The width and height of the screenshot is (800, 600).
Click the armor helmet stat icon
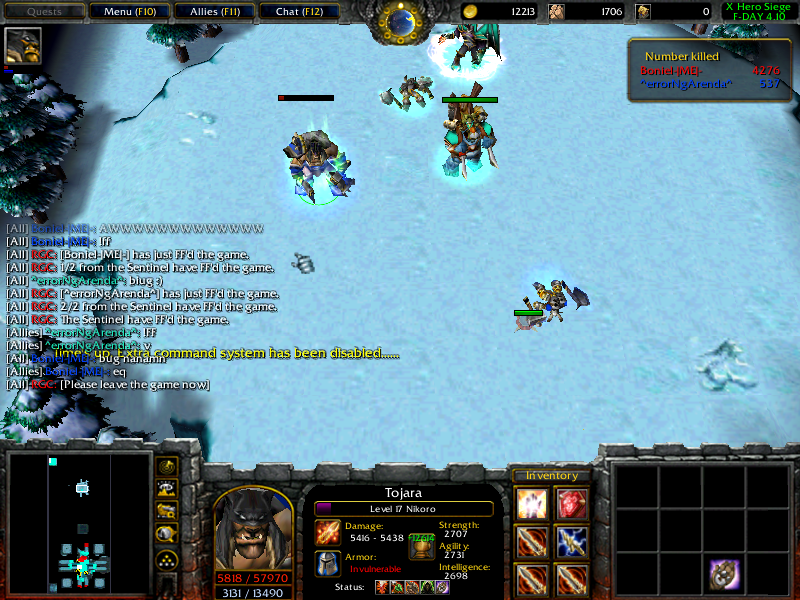[328, 564]
